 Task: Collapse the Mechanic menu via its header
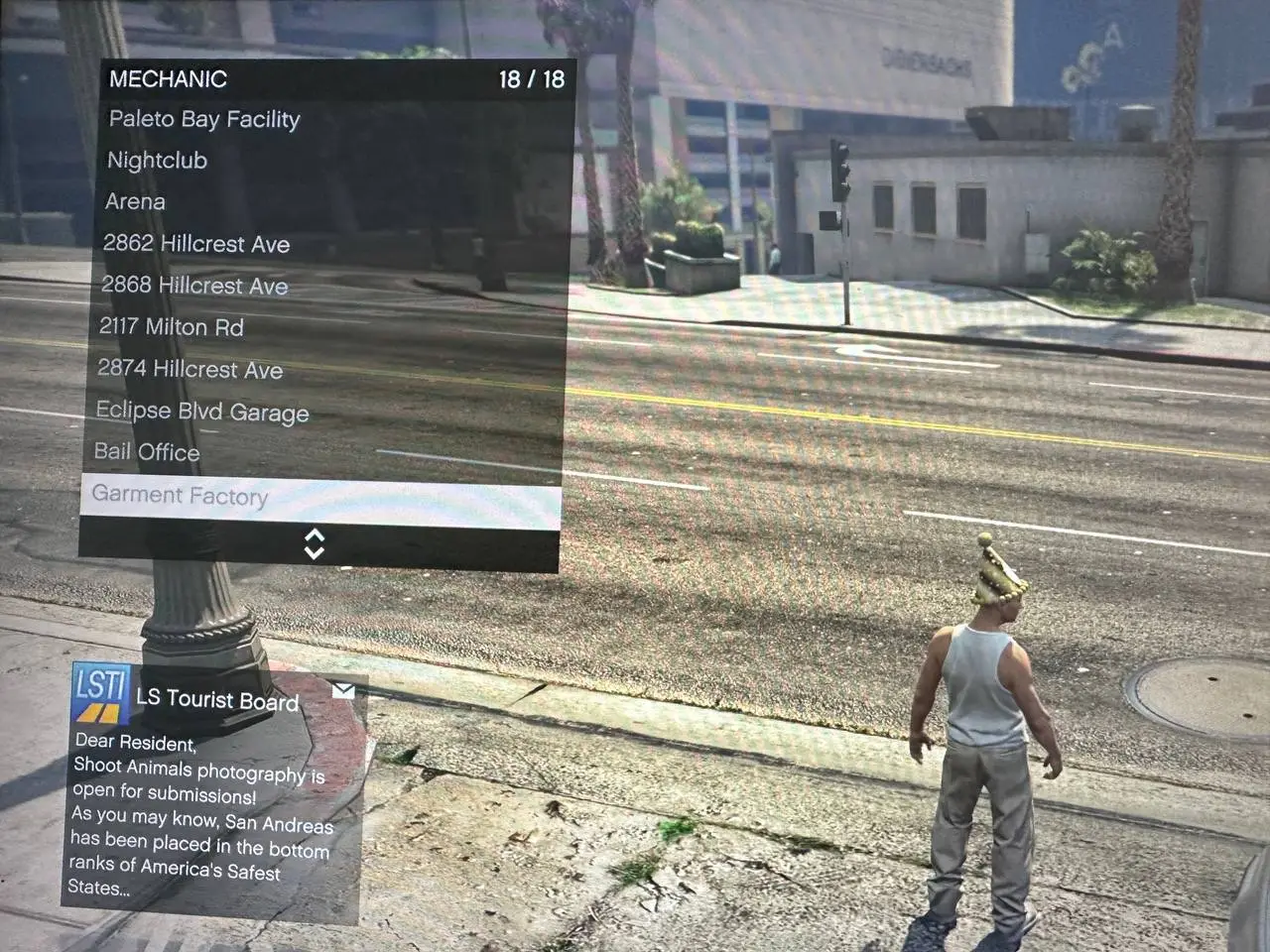click(x=169, y=78)
